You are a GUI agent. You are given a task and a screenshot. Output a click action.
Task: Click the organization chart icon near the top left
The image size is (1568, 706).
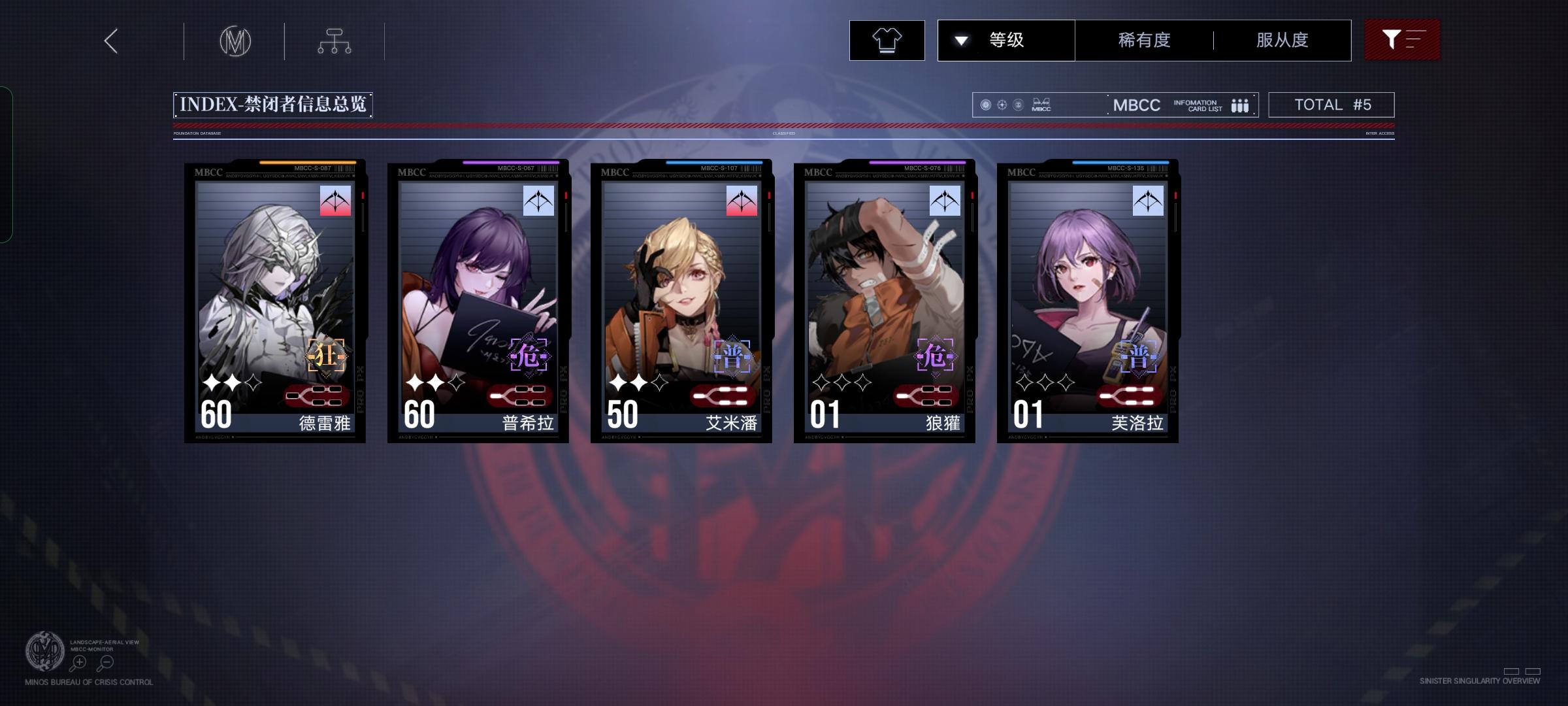tap(335, 40)
